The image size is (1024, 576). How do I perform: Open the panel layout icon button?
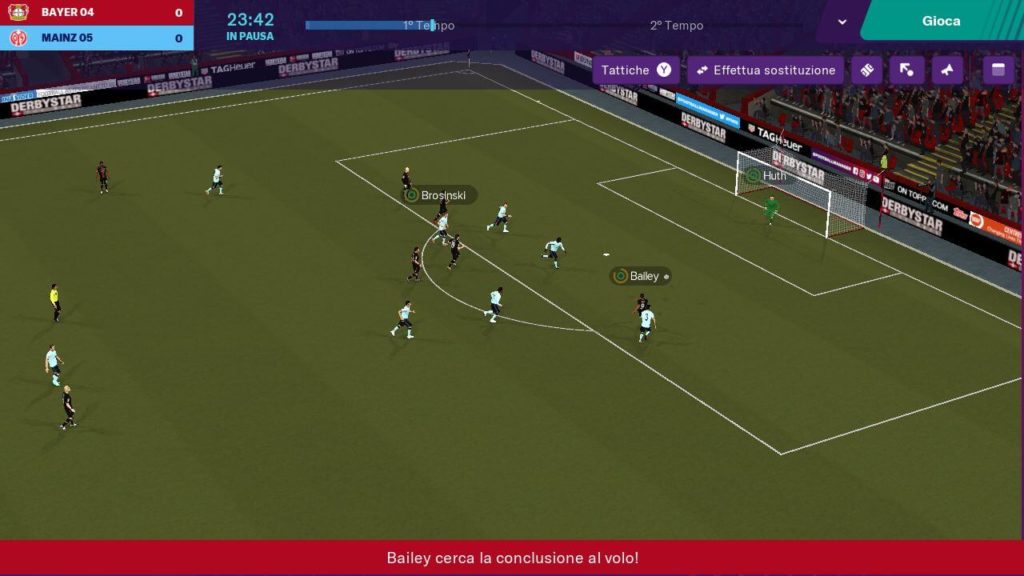tap(997, 71)
